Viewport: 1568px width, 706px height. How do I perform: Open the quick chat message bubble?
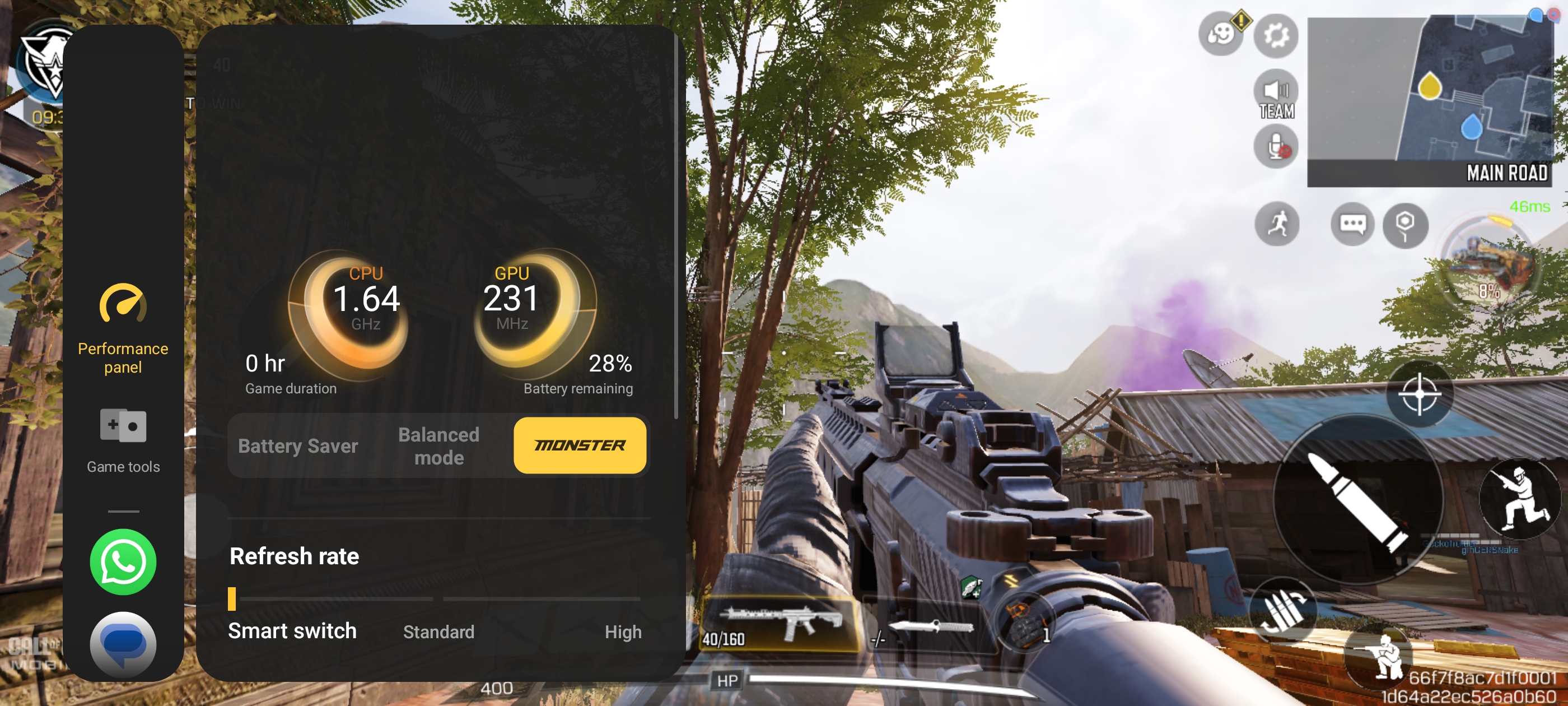coord(1352,224)
